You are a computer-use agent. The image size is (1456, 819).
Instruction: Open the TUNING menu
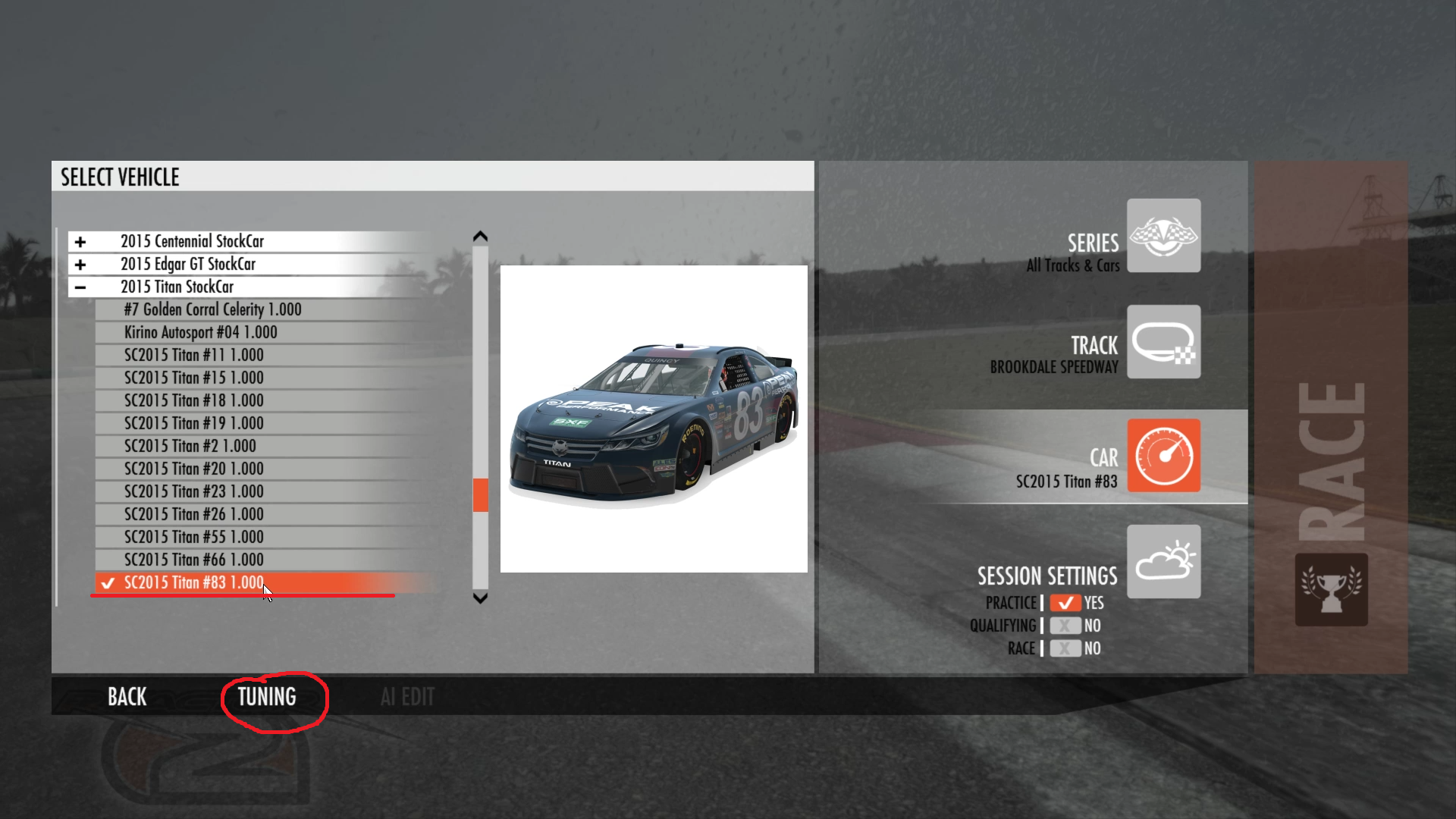(x=267, y=697)
